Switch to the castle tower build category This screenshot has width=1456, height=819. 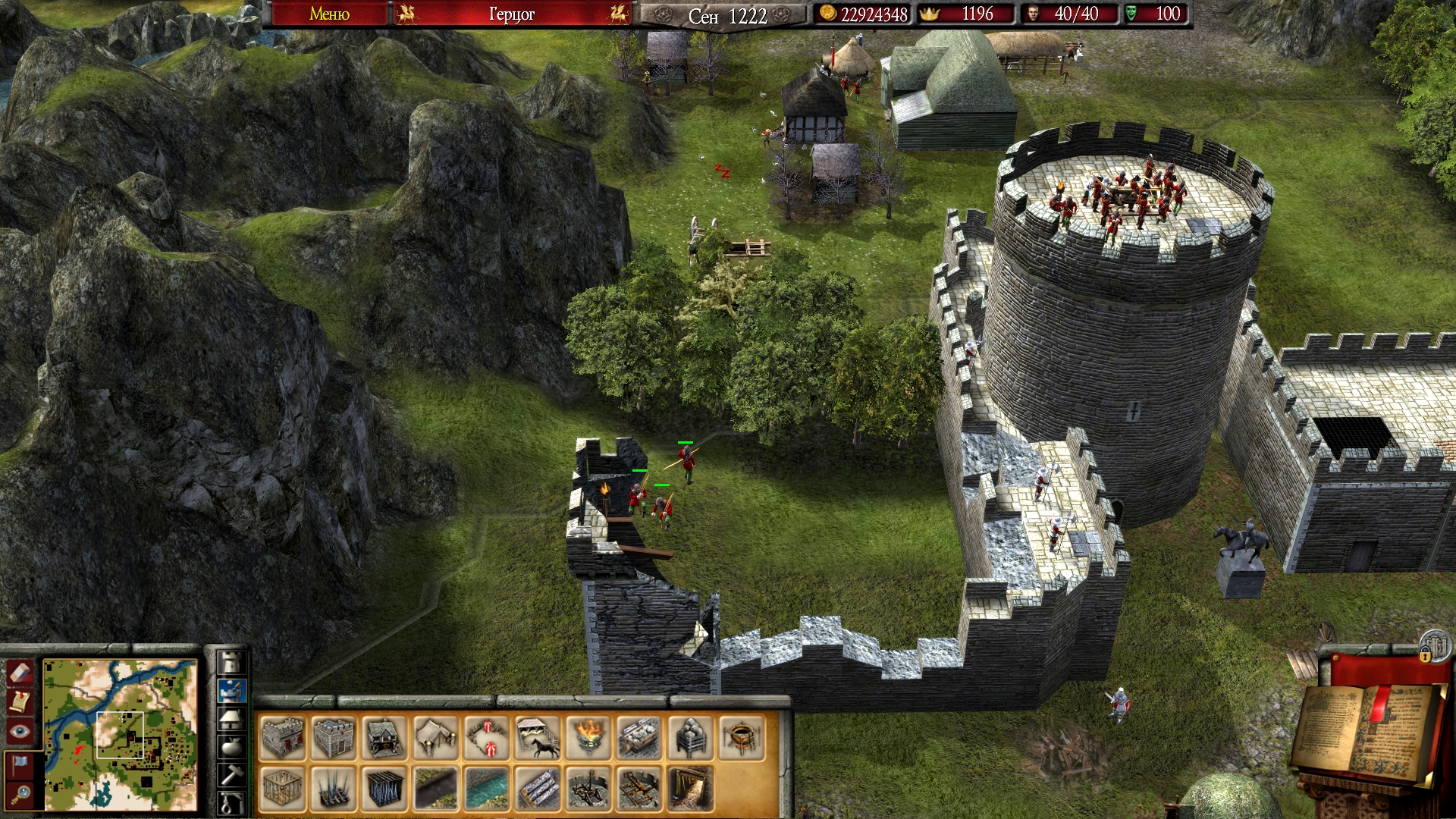point(231,662)
